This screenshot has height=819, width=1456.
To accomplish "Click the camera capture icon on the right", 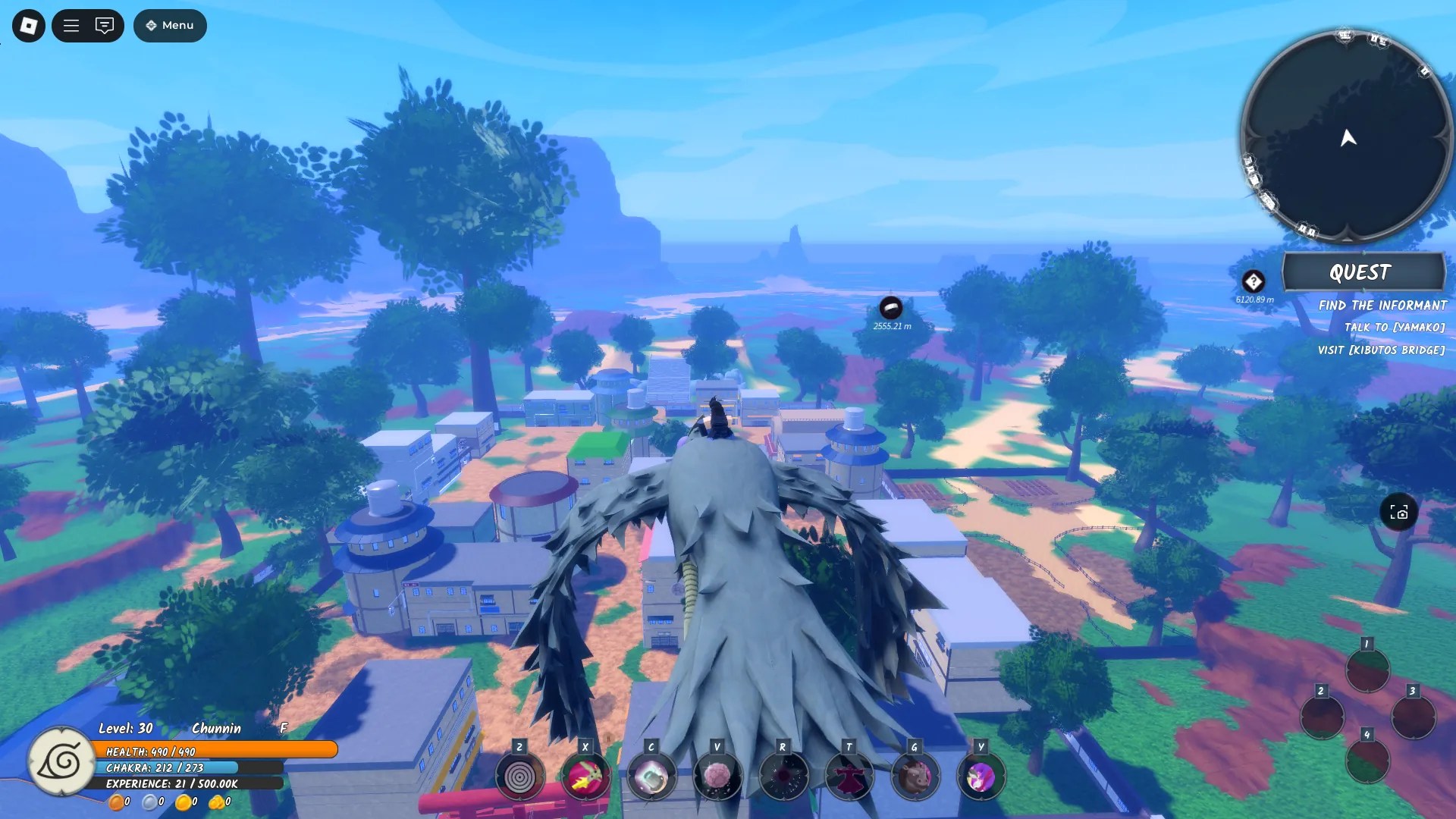I will pyautogui.click(x=1398, y=513).
